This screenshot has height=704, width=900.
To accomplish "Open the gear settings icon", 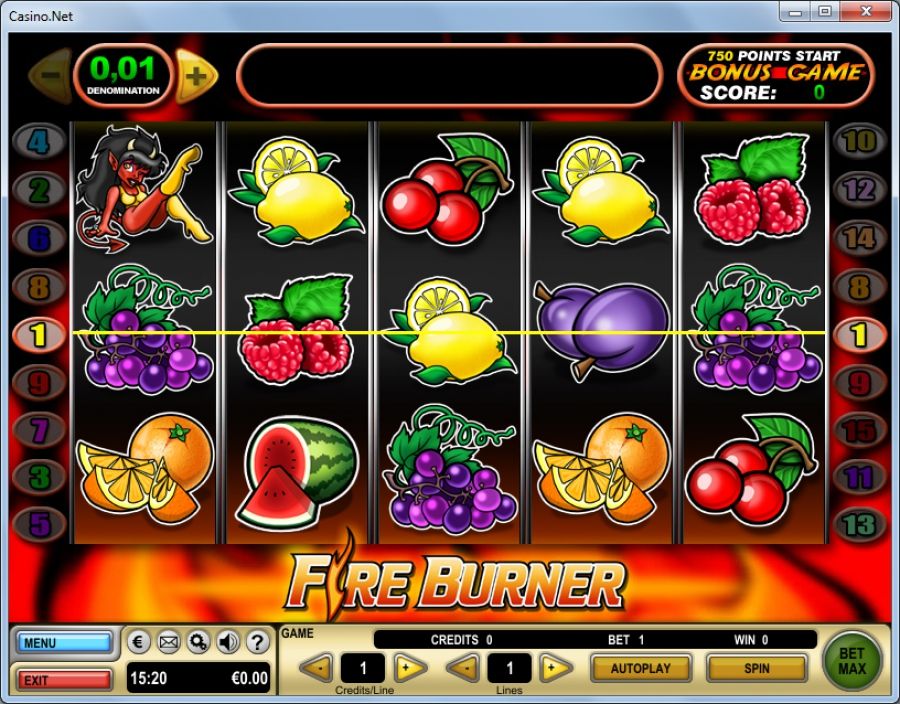I will point(198,642).
